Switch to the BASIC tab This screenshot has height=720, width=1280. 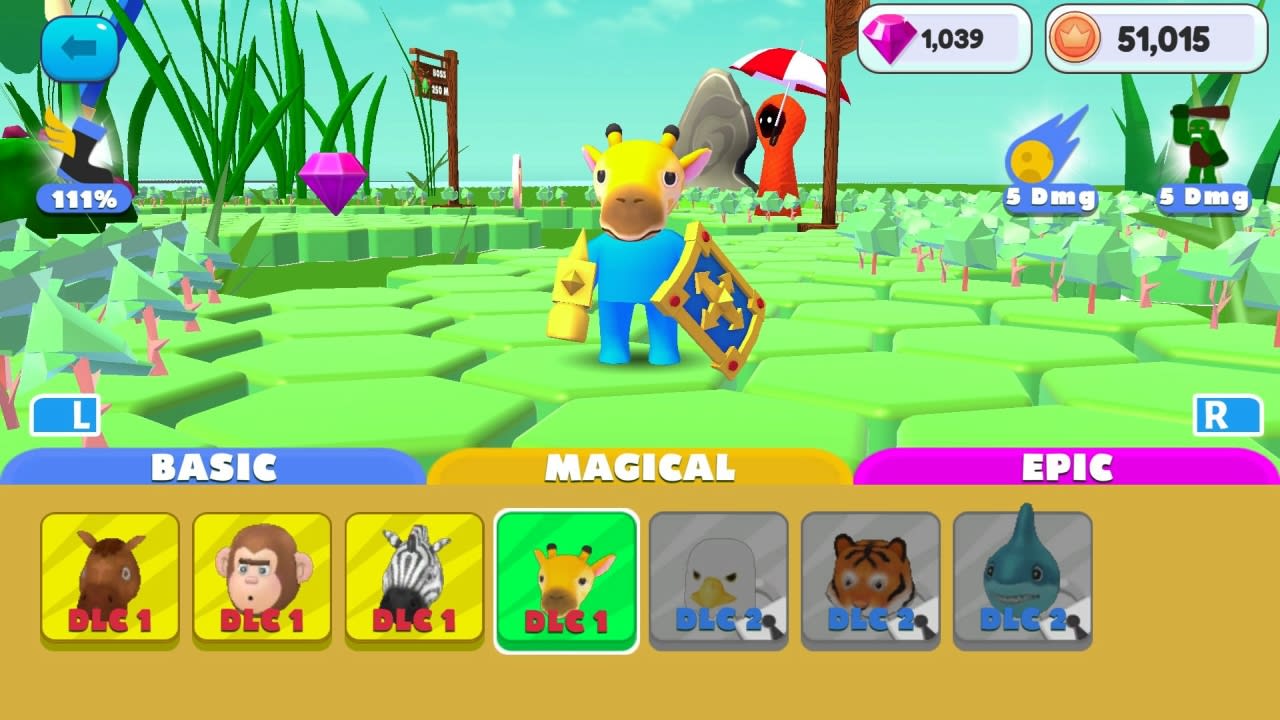click(x=214, y=466)
